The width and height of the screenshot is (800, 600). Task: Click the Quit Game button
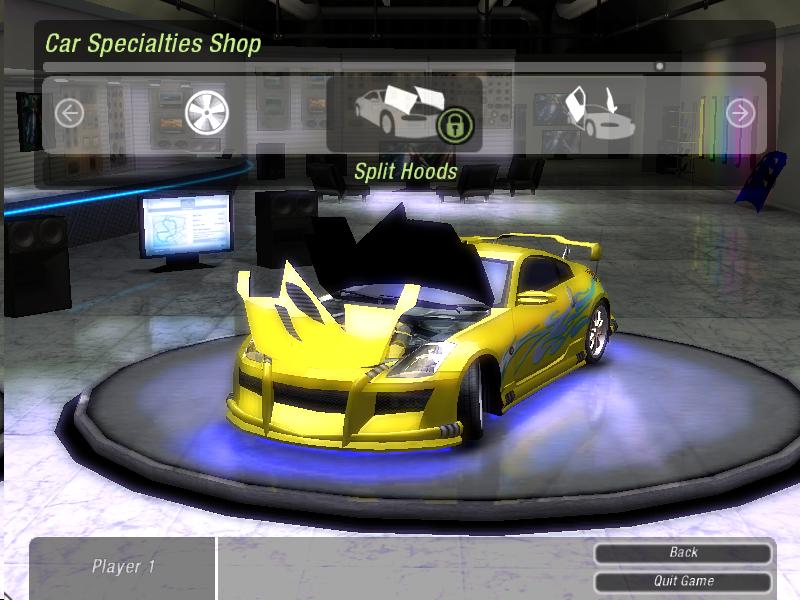683,581
